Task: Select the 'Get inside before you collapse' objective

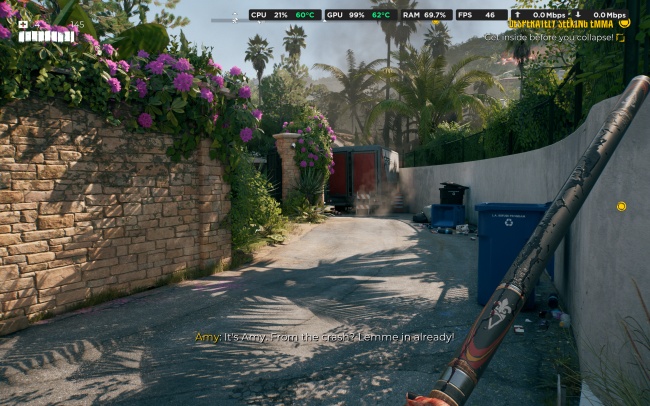Action: tap(548, 37)
